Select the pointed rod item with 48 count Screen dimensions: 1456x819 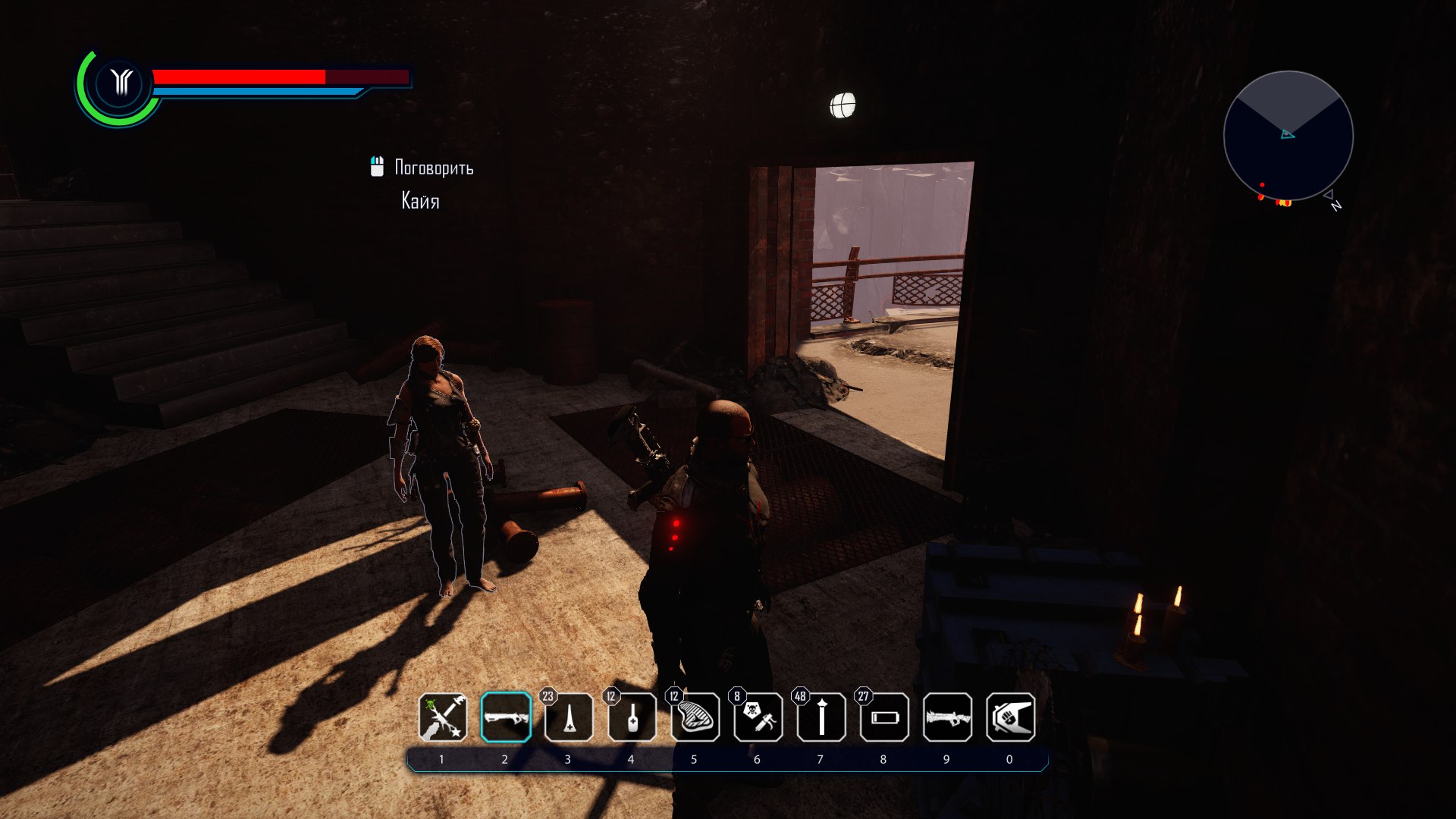coord(821,717)
